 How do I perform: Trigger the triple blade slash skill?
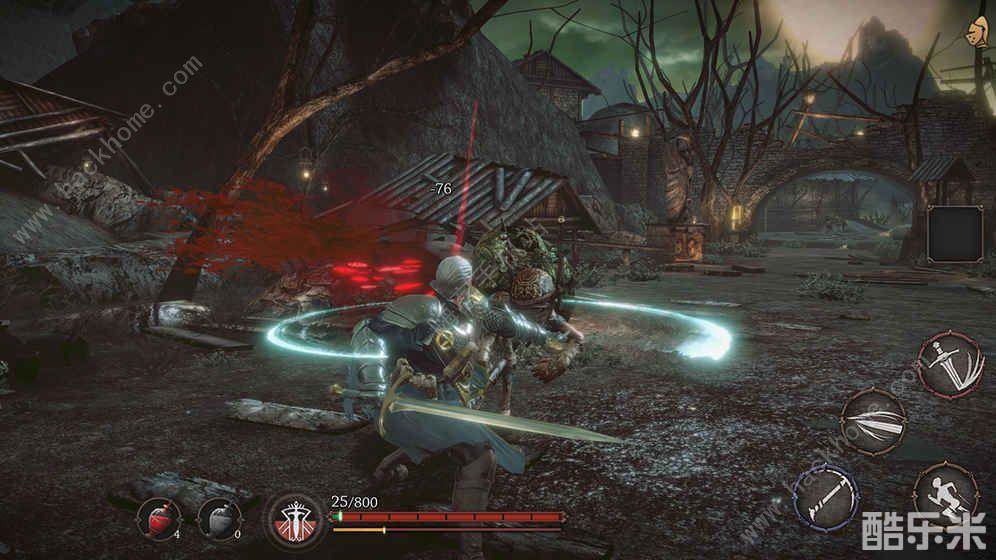[872, 421]
